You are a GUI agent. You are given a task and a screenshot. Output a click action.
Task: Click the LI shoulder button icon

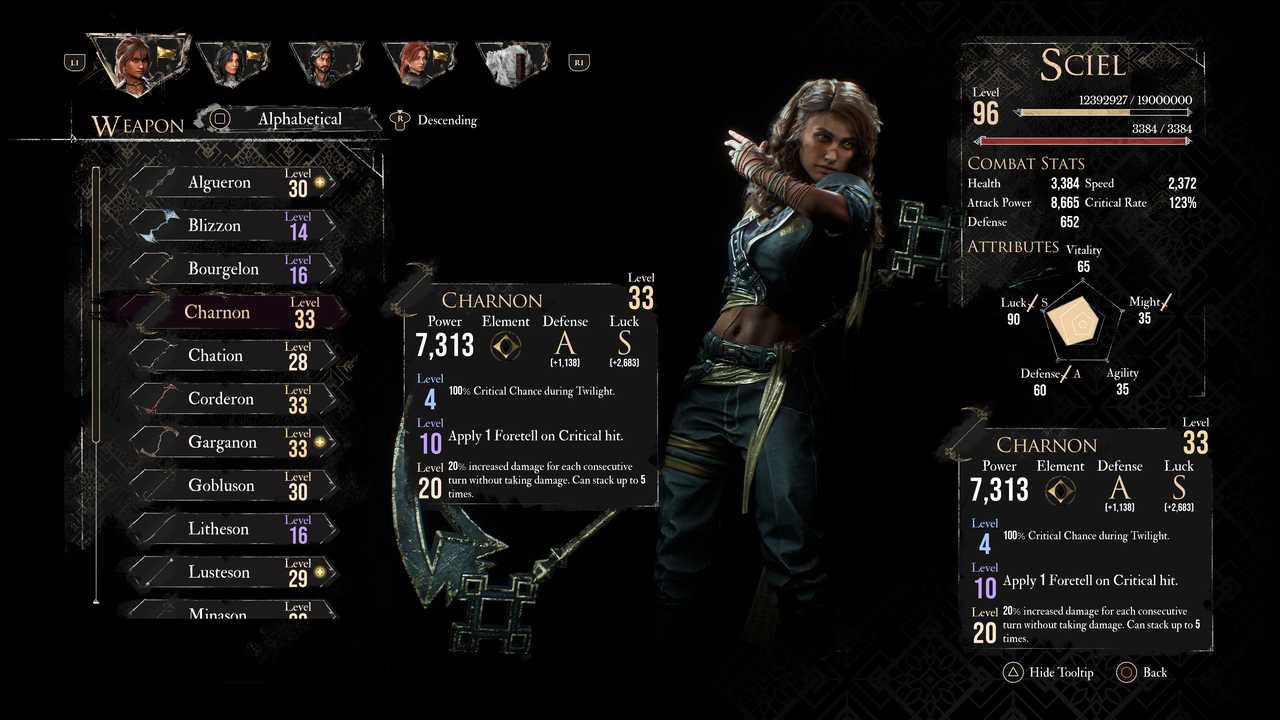click(75, 60)
